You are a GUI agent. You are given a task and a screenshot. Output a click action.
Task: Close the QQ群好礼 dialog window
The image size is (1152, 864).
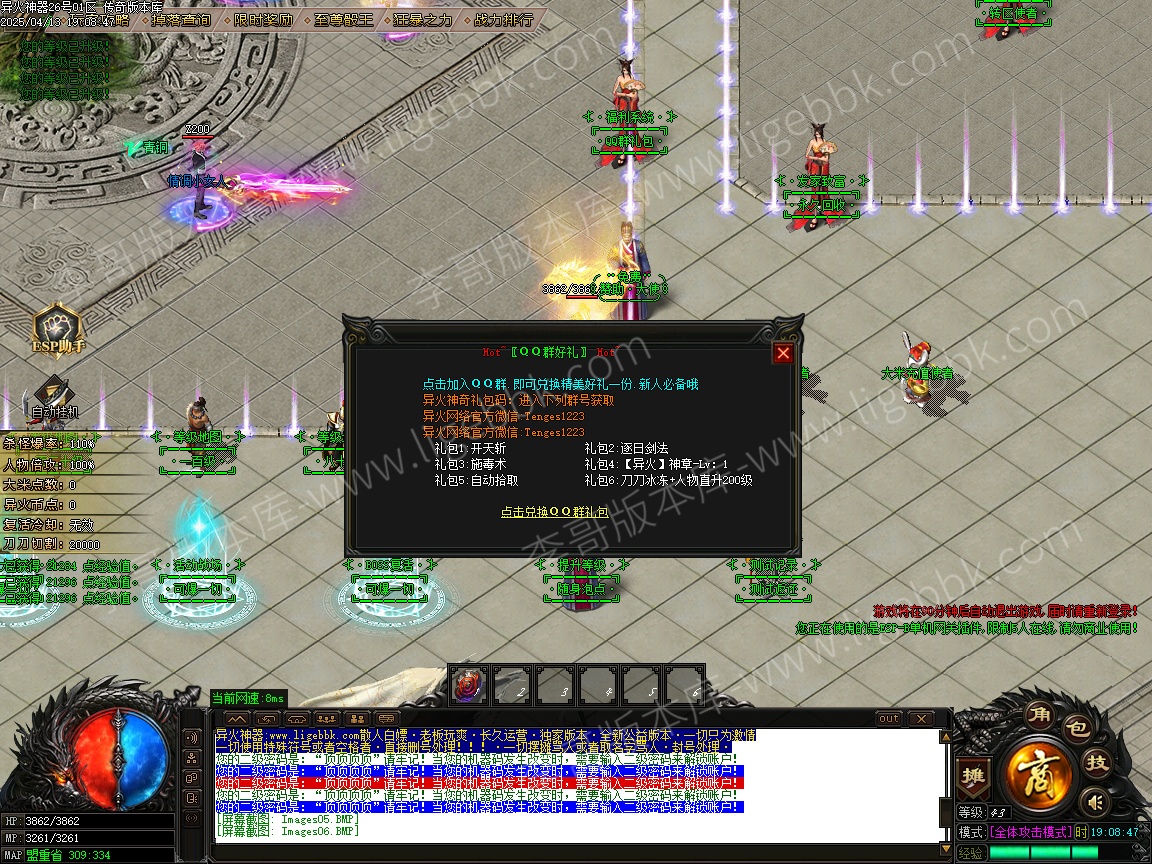[x=783, y=353]
